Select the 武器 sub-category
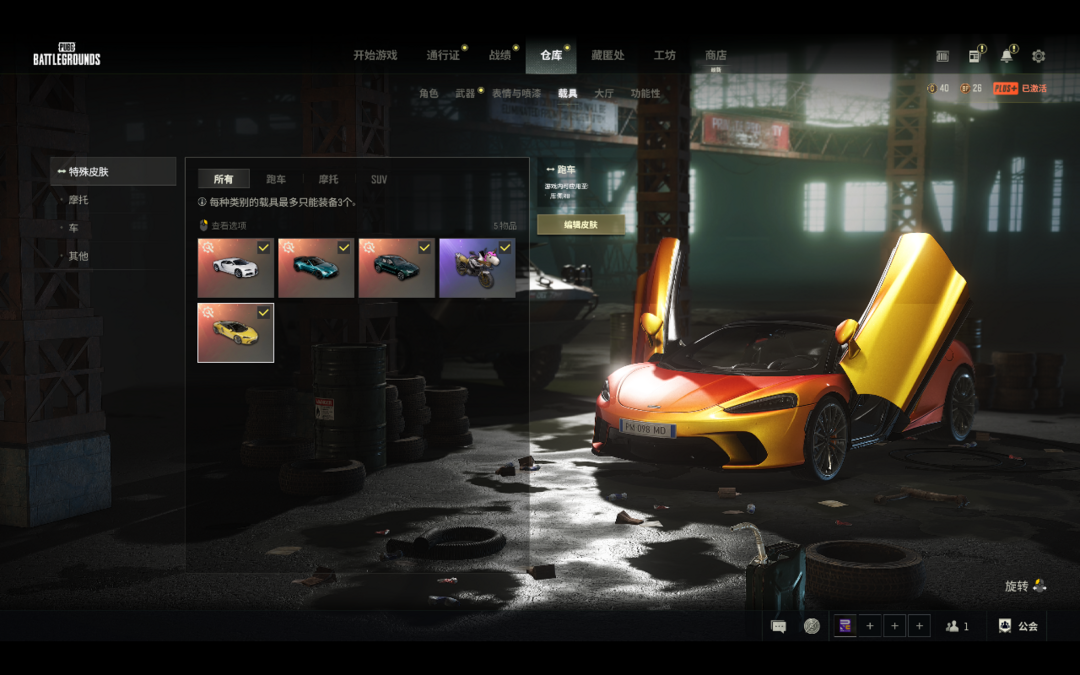This screenshot has height=675, width=1080. (x=465, y=93)
